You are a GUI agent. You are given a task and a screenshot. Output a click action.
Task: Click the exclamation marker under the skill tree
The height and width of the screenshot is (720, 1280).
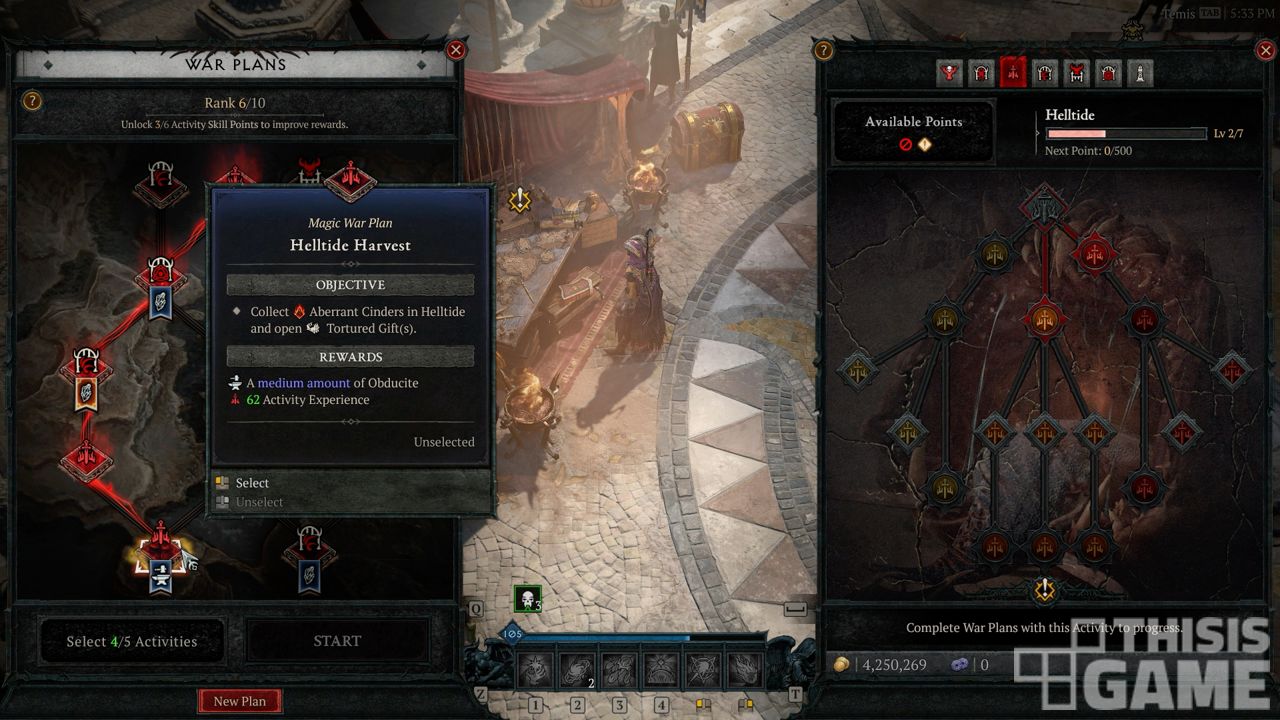click(x=1045, y=589)
